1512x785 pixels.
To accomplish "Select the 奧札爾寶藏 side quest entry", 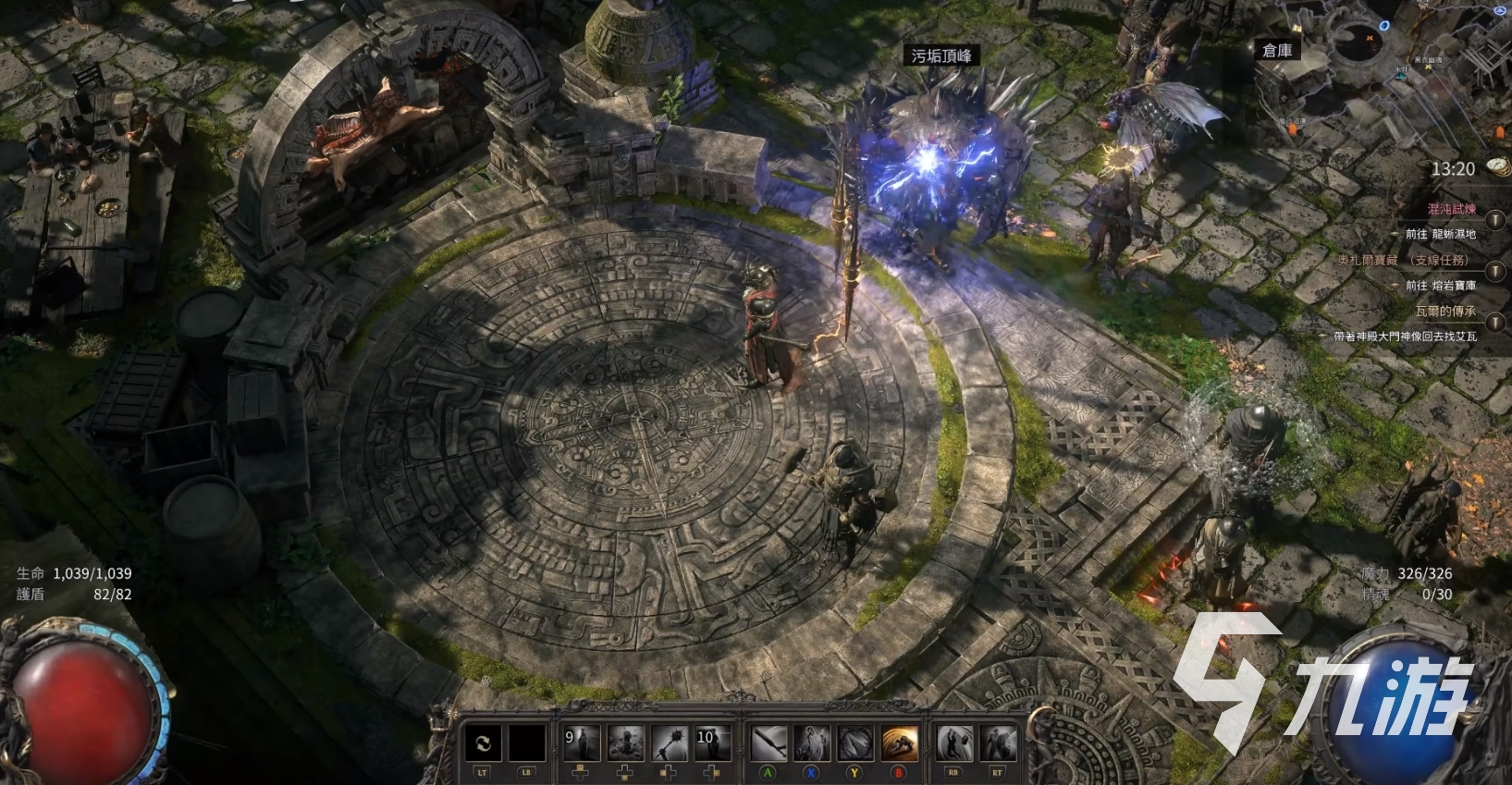I will 1402,261.
